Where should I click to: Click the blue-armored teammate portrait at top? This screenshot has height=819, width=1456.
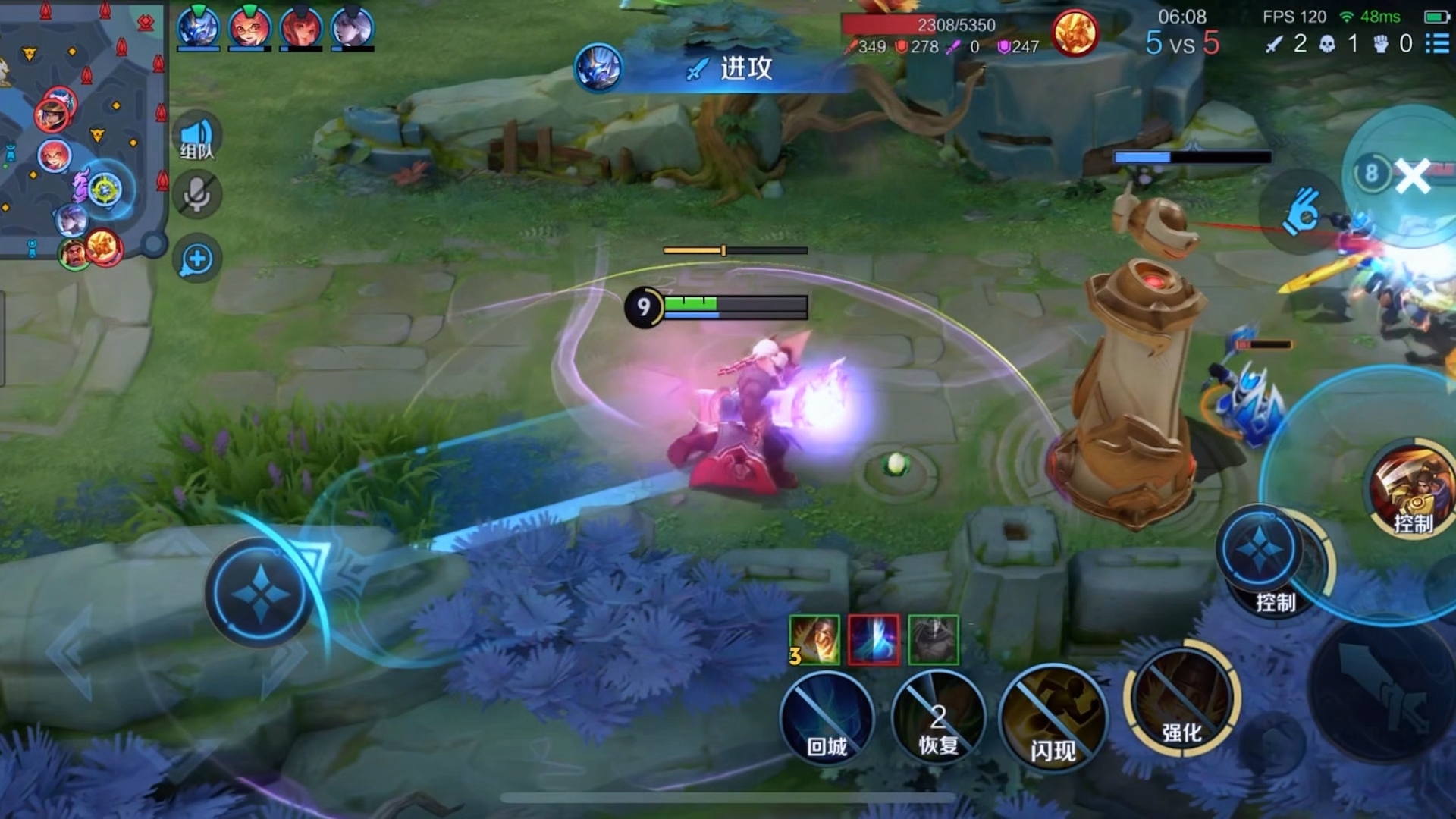pyautogui.click(x=199, y=28)
